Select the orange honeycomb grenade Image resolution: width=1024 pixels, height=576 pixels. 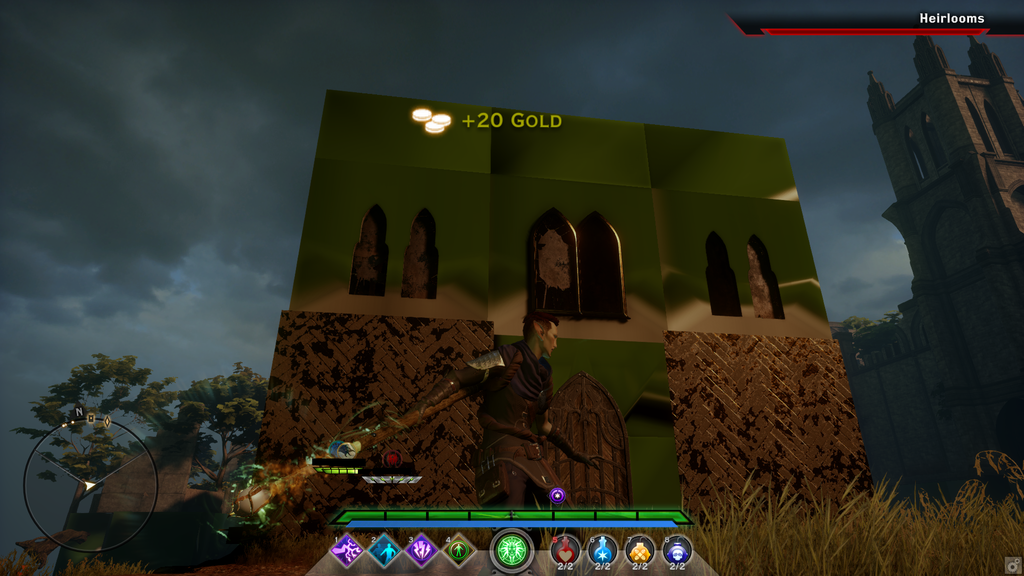coord(640,550)
